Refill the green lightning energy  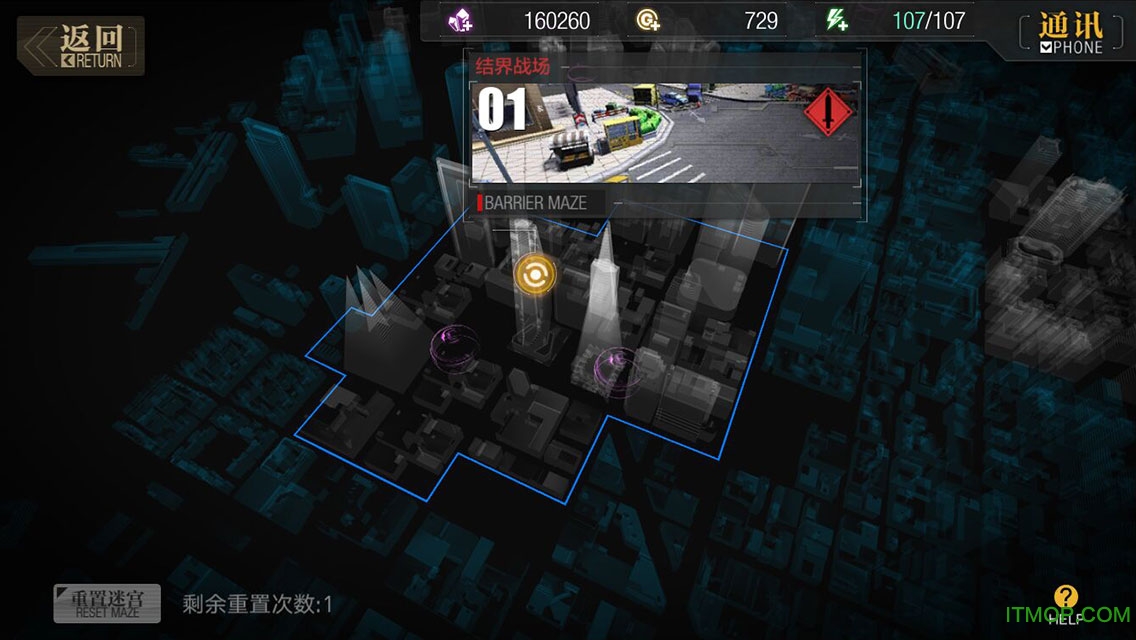836,20
